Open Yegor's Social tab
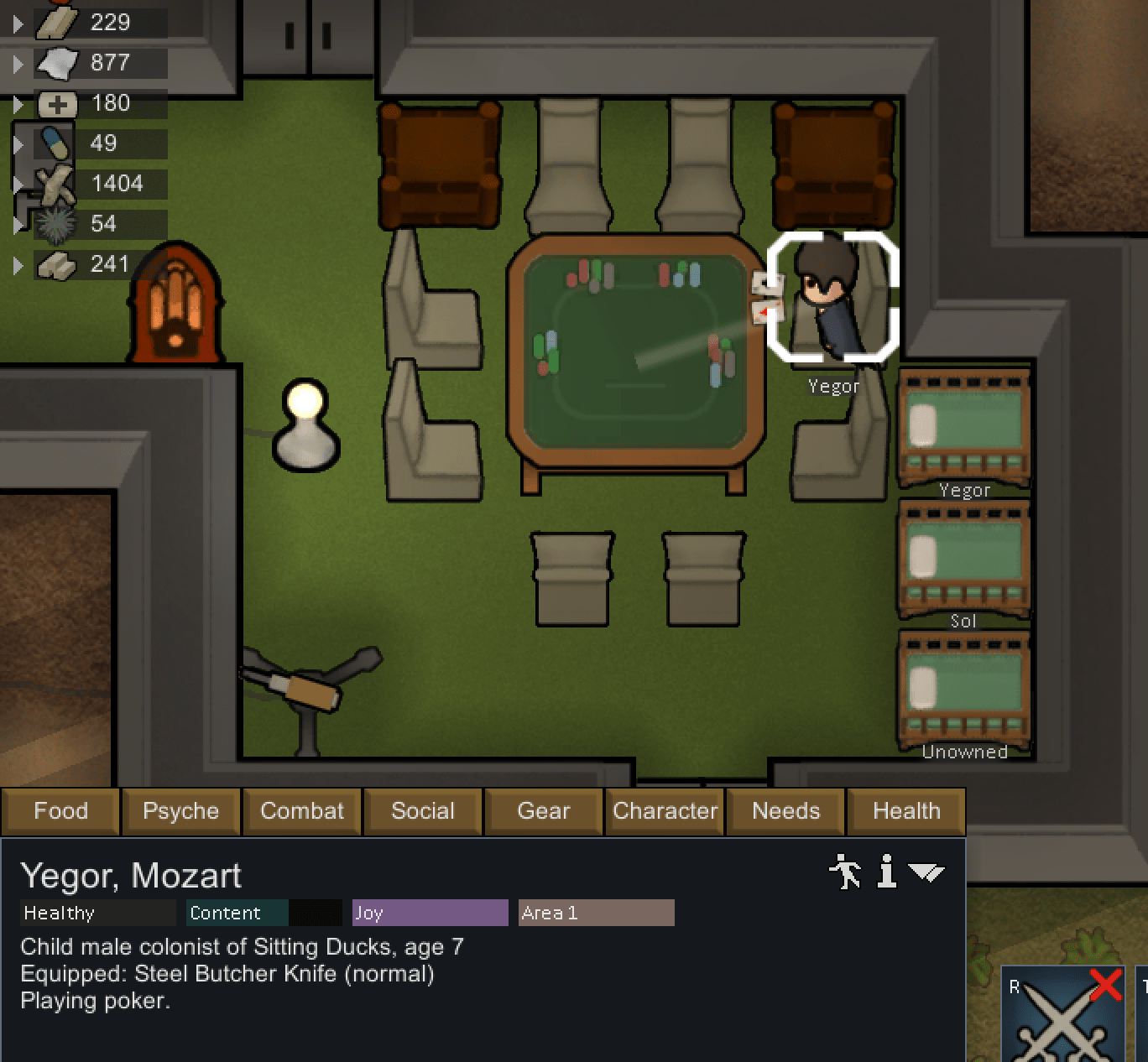 tap(423, 810)
